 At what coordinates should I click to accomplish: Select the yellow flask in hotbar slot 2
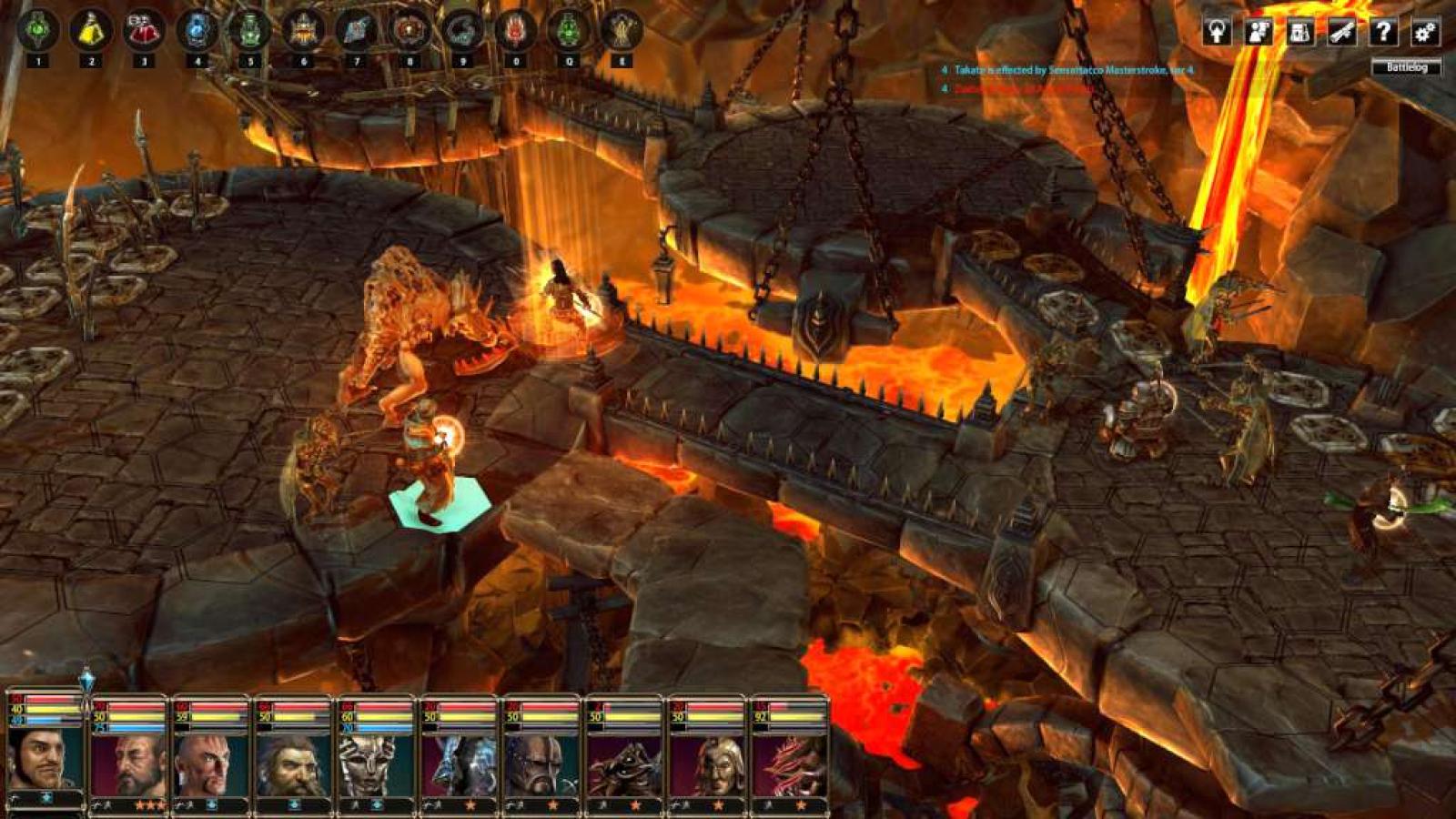(x=90, y=30)
